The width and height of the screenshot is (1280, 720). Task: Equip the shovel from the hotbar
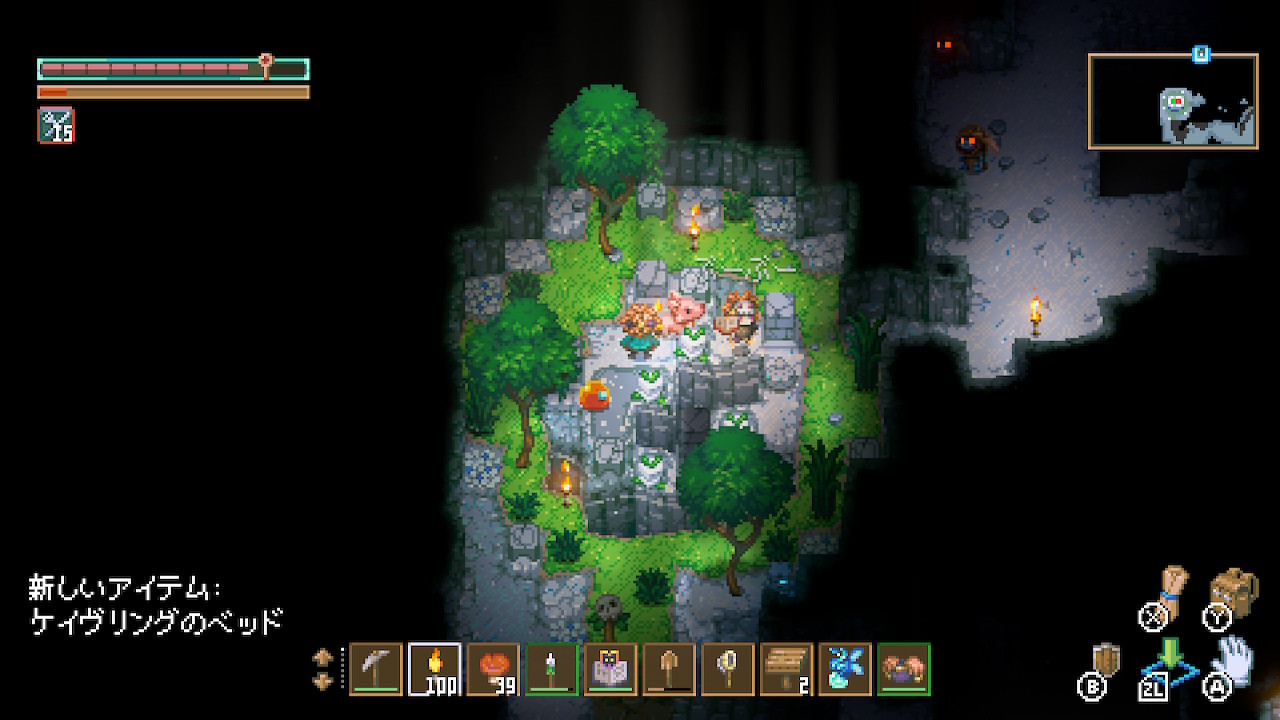tap(669, 669)
